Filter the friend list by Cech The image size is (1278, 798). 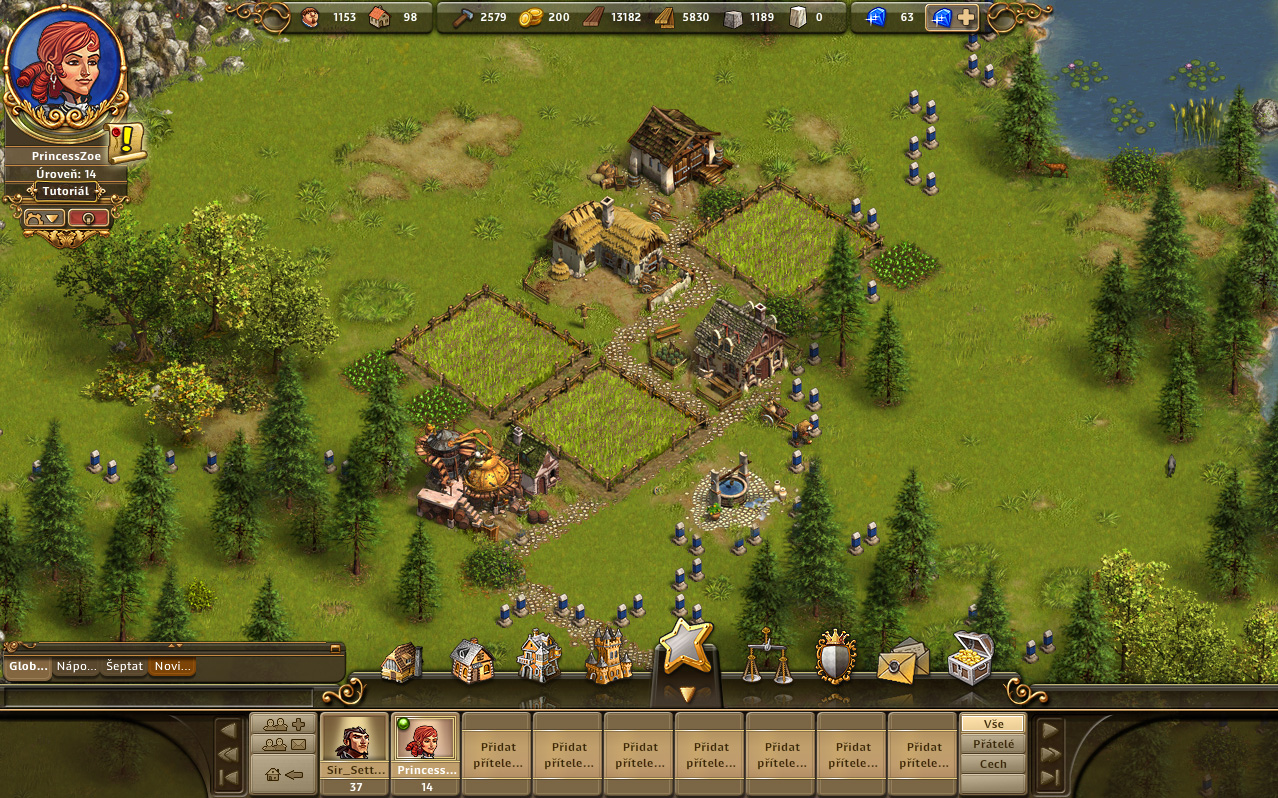click(993, 764)
